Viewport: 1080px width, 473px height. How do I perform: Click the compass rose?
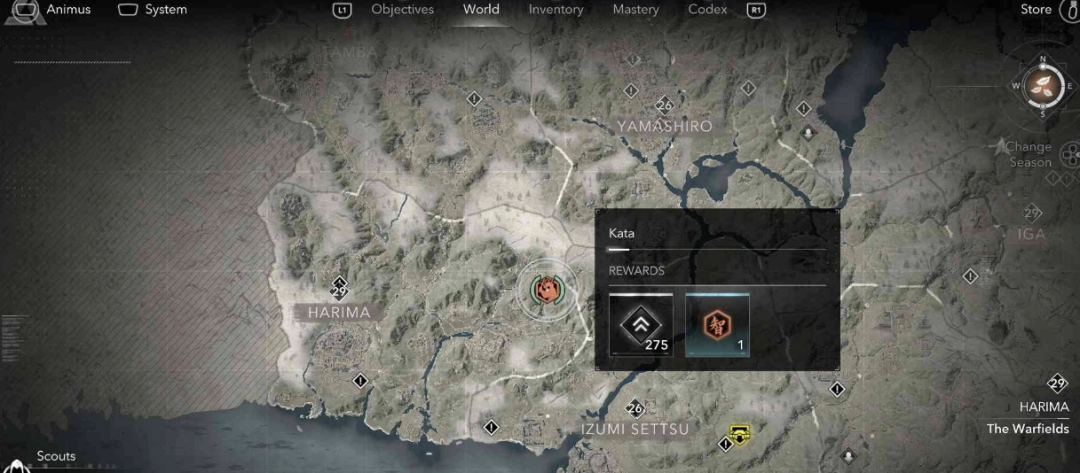click(x=1043, y=85)
